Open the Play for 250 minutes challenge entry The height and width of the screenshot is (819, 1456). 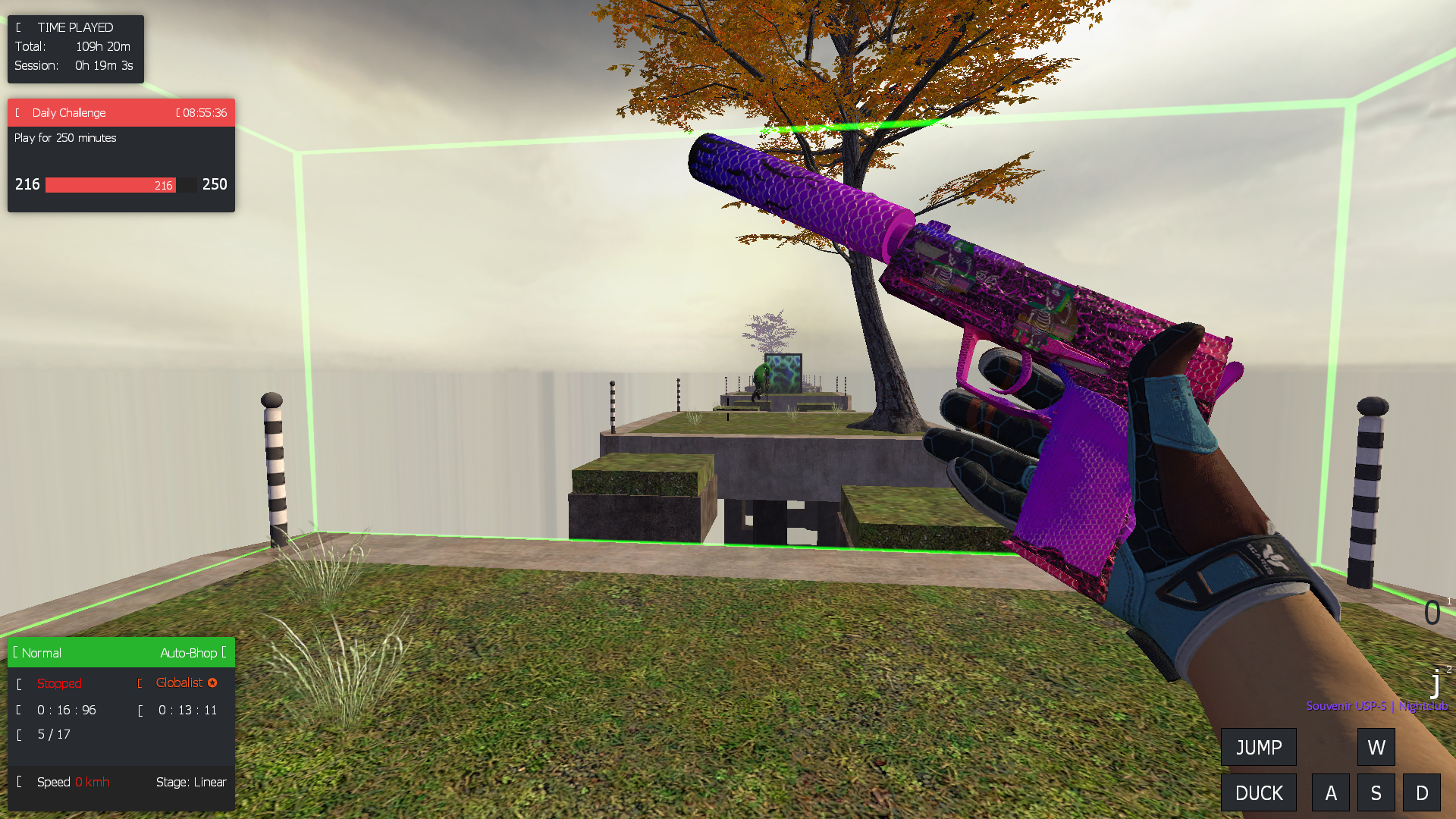click(65, 138)
